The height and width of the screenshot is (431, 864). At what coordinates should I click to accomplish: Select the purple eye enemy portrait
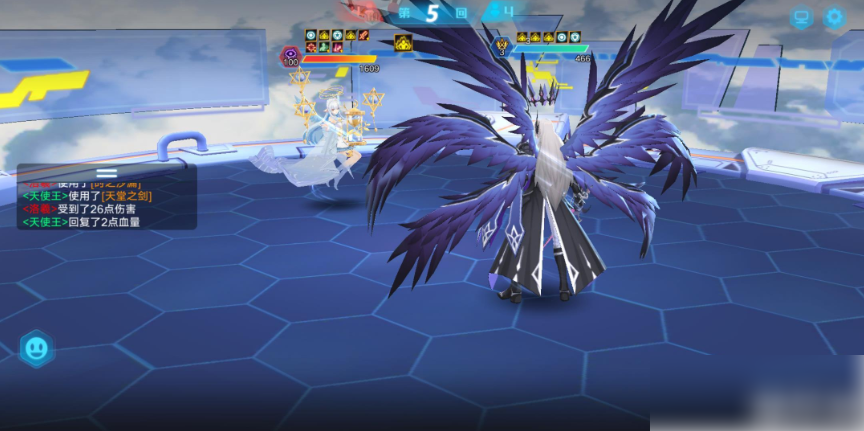coord(291,56)
